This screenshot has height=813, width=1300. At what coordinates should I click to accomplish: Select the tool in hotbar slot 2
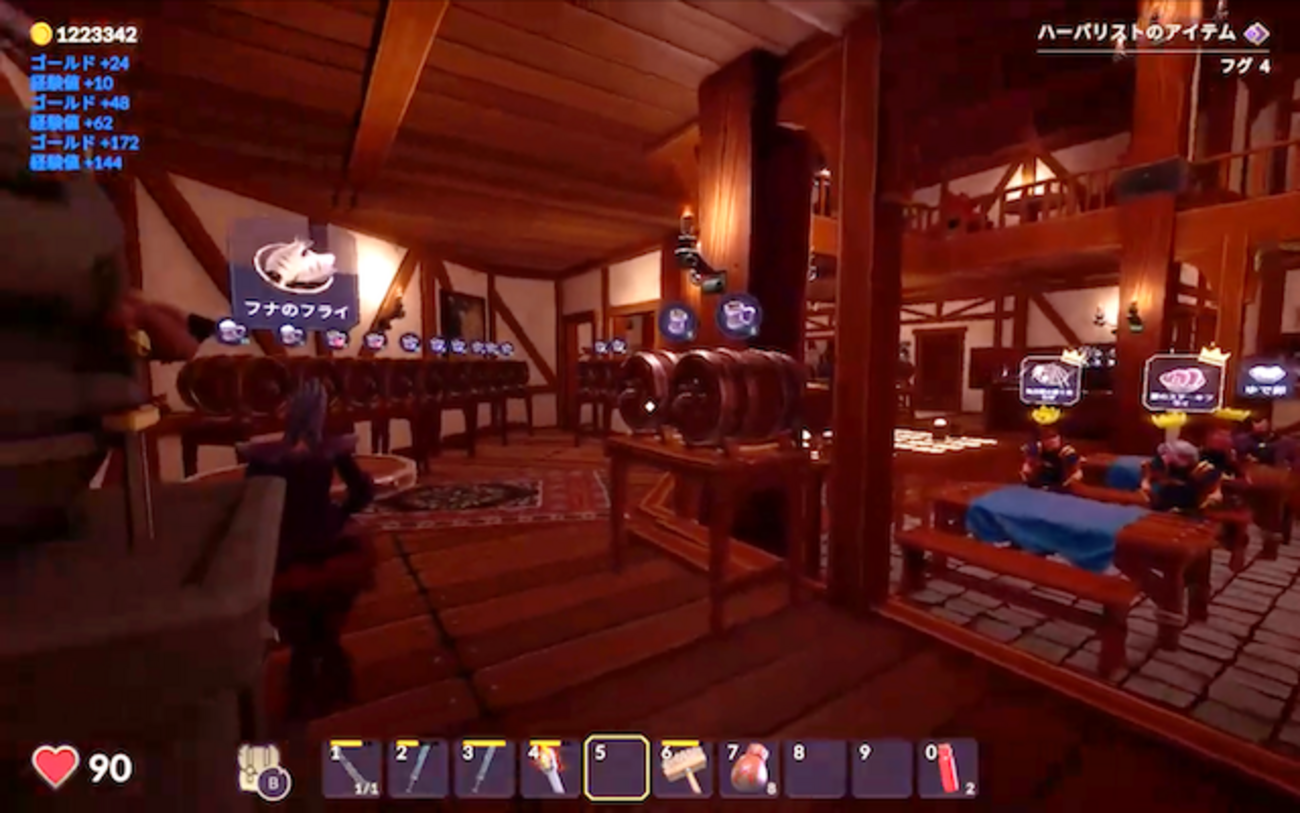coord(418,769)
